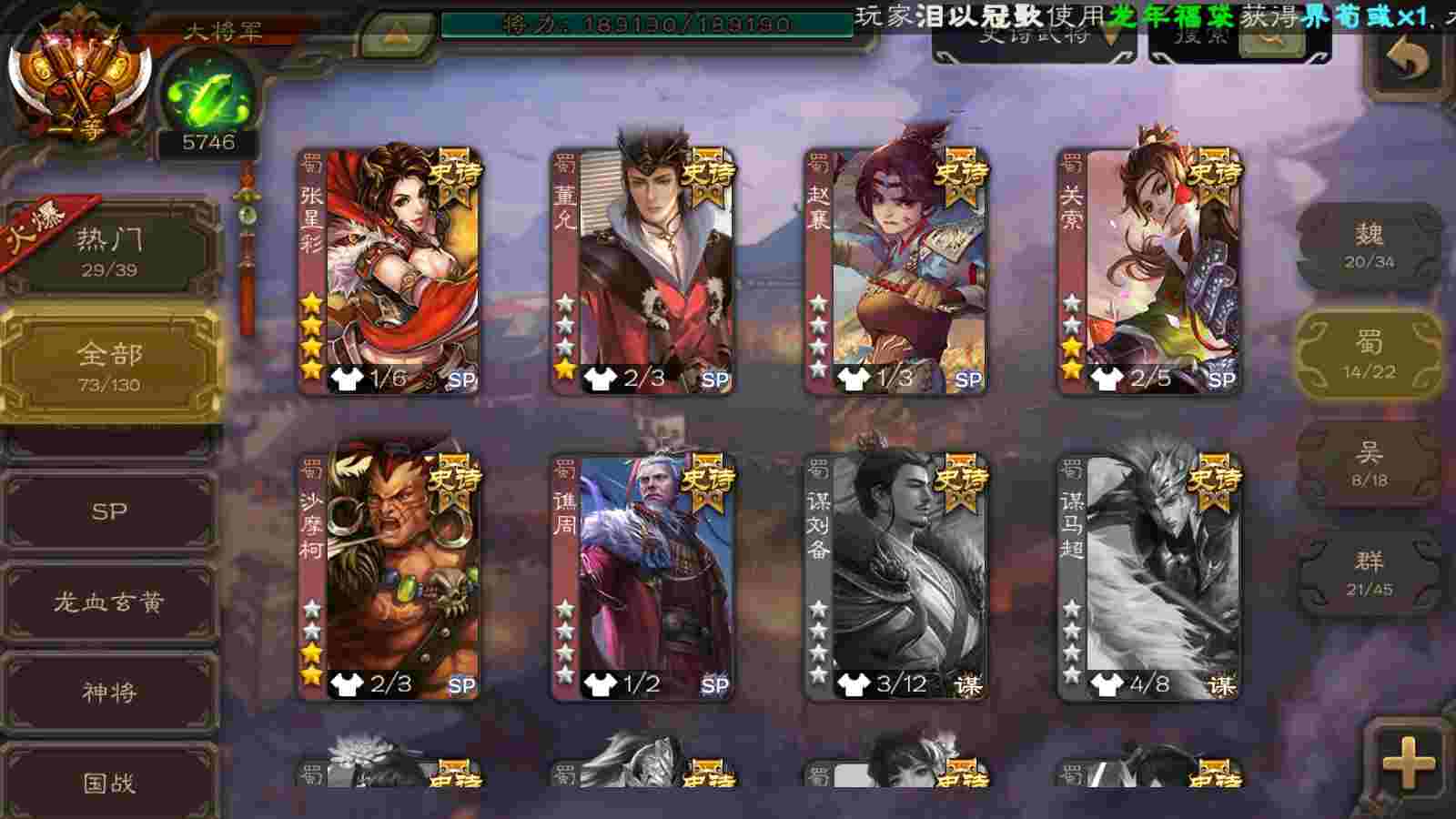Pick the 关索 general card

(1149, 271)
